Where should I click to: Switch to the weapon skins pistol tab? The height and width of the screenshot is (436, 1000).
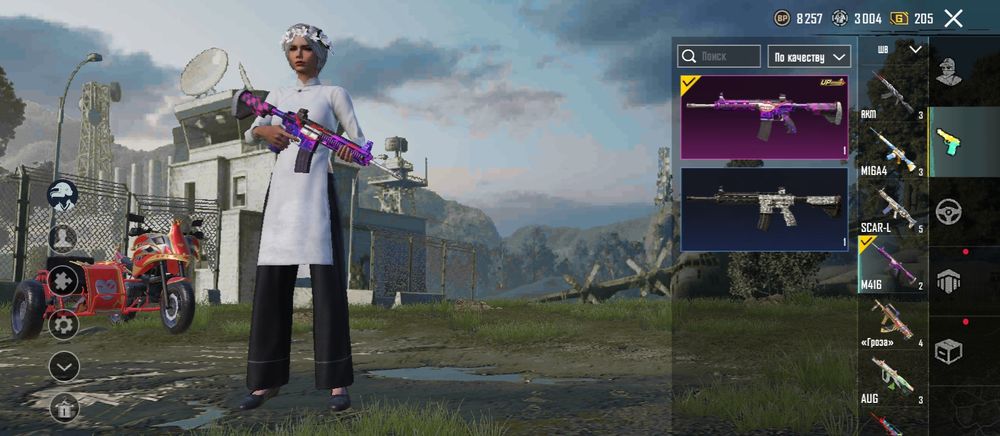tap(949, 141)
